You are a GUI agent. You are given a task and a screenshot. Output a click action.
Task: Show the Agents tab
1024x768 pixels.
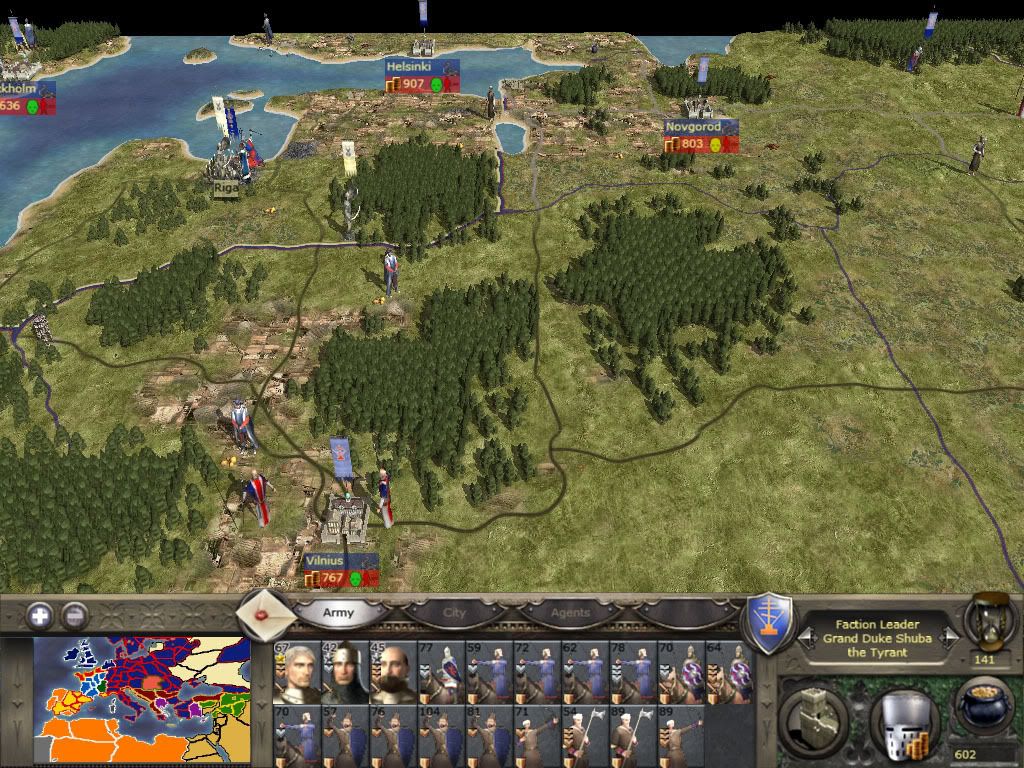[570, 612]
